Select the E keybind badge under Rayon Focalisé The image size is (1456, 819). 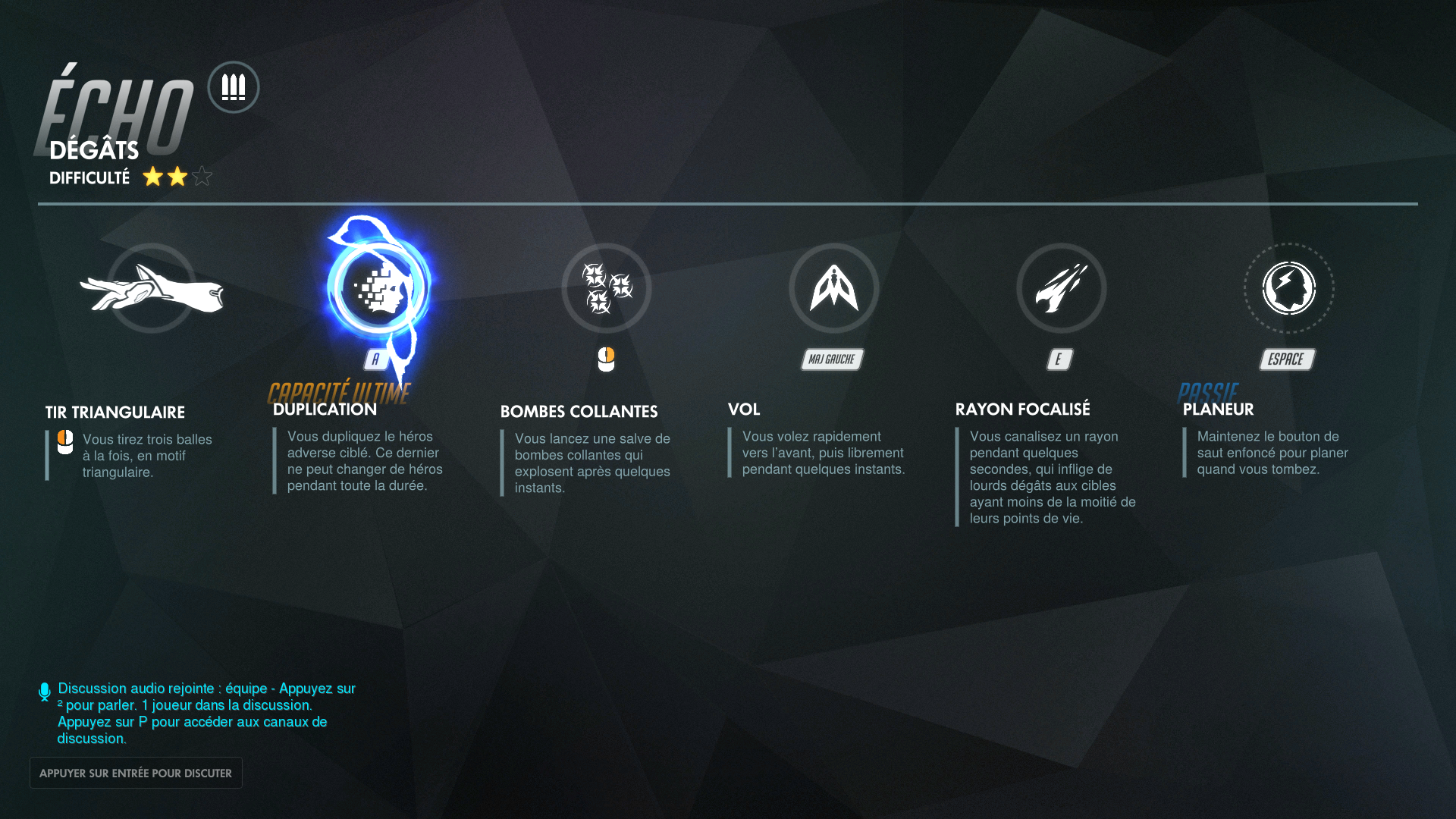[x=1059, y=359]
